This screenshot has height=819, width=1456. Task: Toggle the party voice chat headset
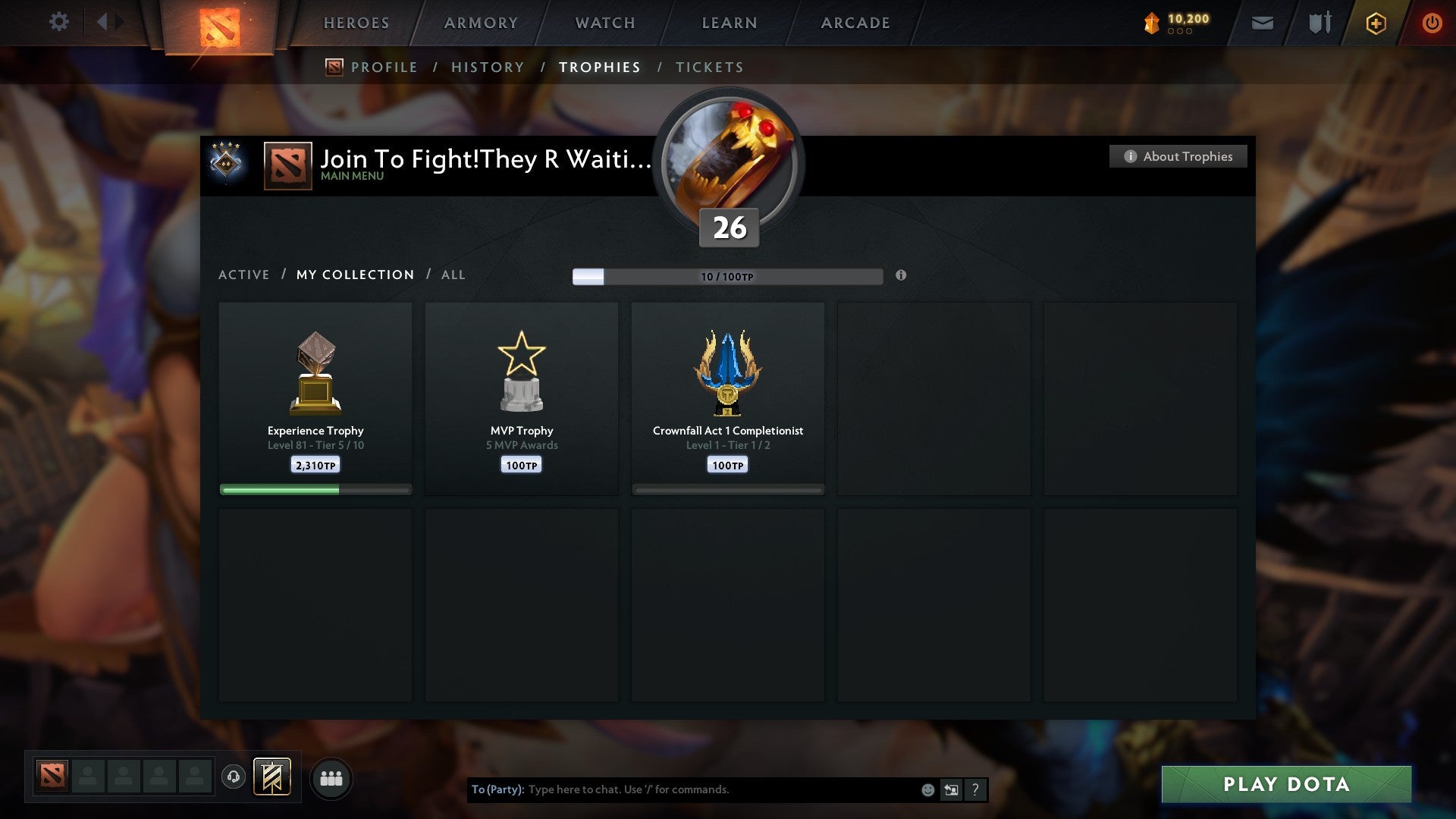[234, 776]
